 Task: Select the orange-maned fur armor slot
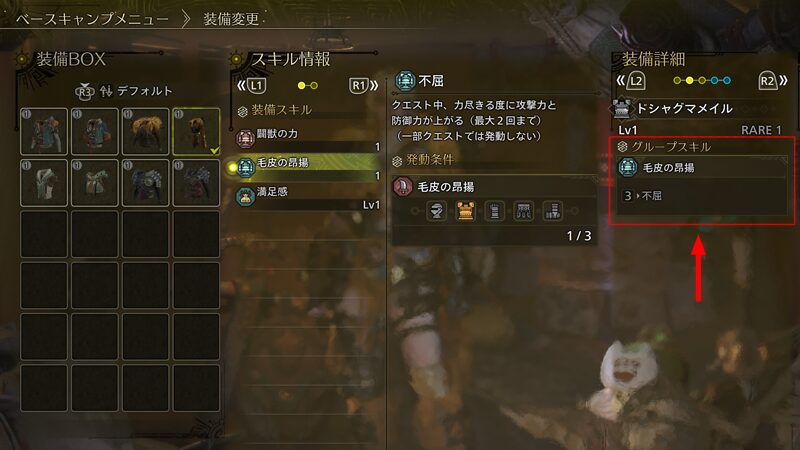[146, 131]
